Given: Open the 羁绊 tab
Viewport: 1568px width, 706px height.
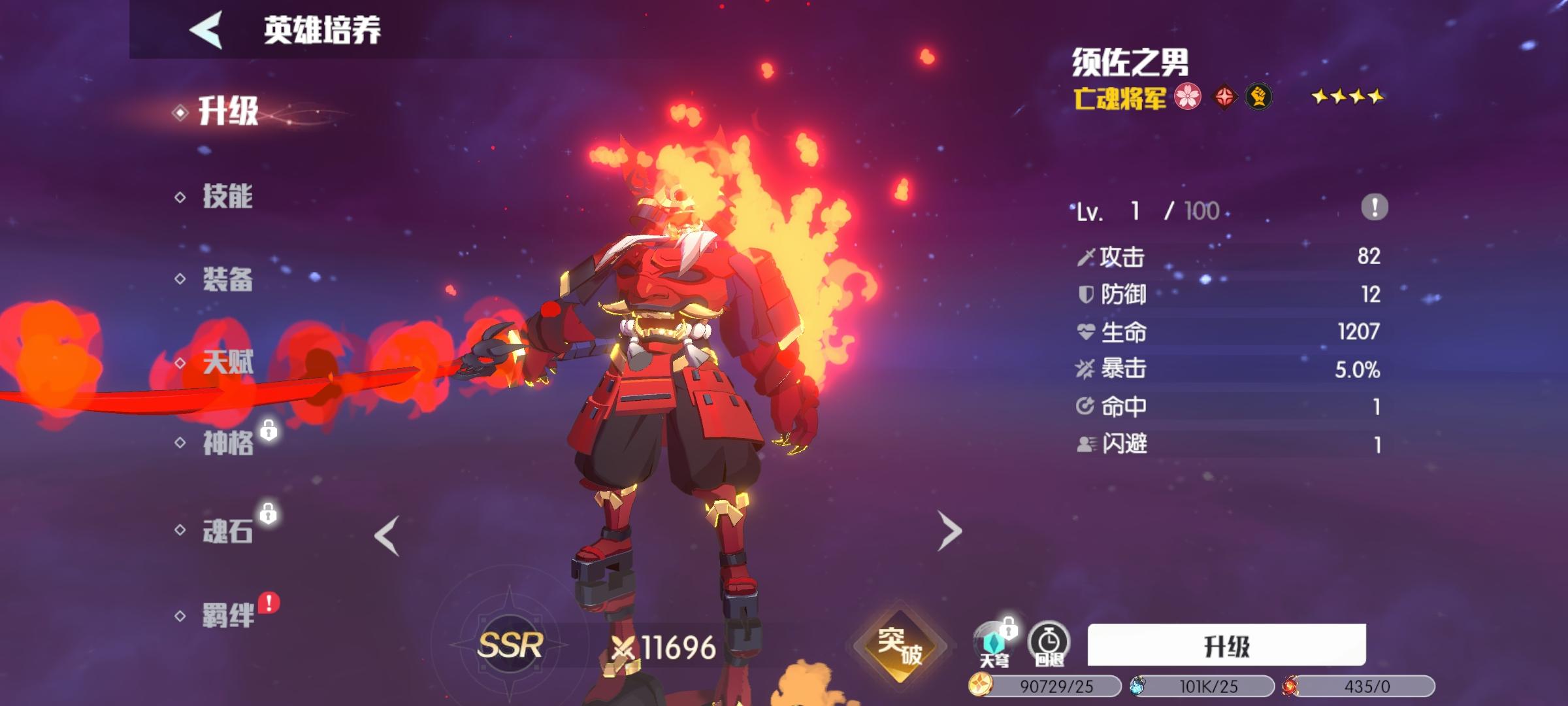Looking at the screenshot, I should (228, 615).
